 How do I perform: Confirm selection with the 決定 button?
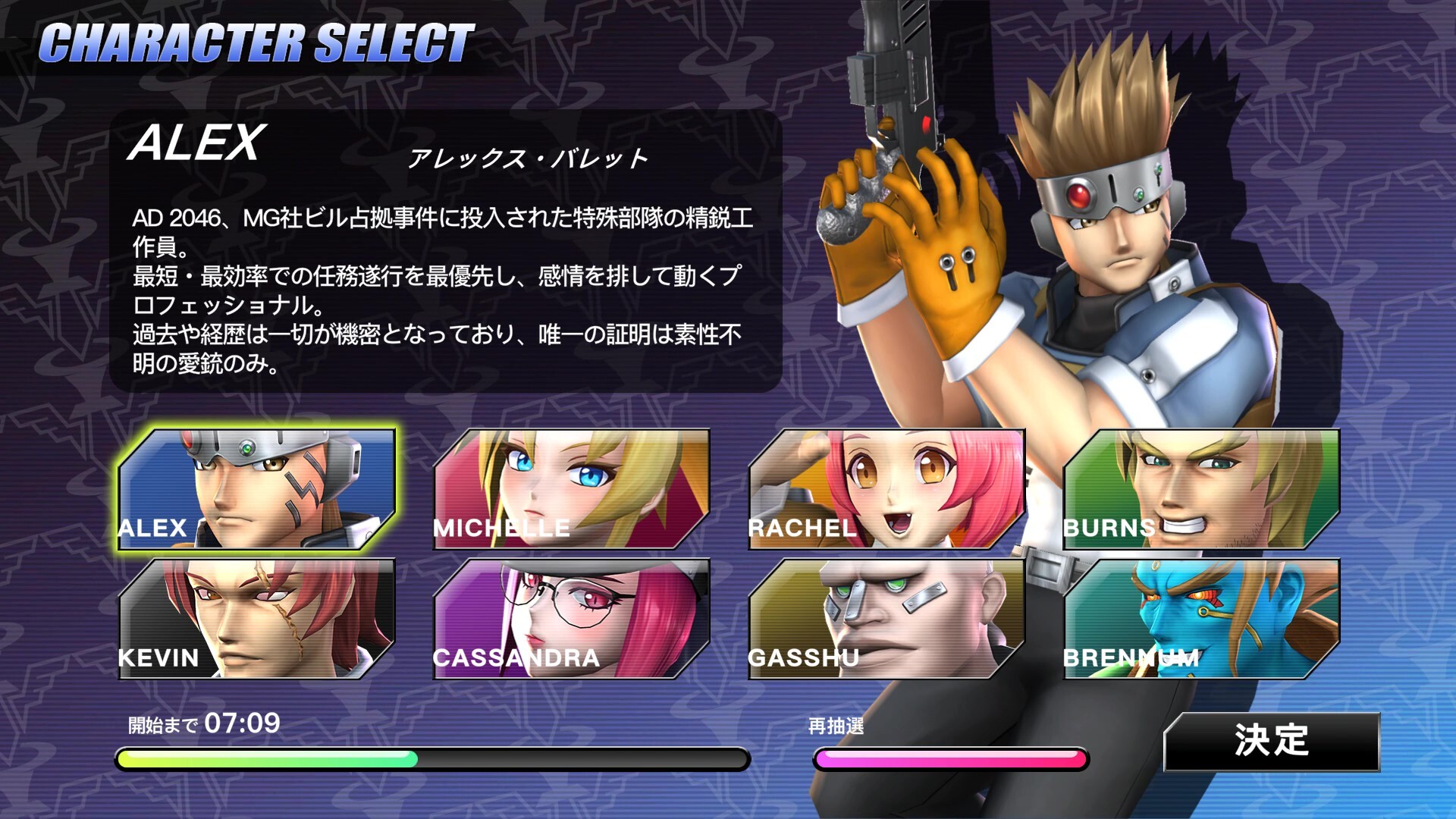click(x=1271, y=741)
